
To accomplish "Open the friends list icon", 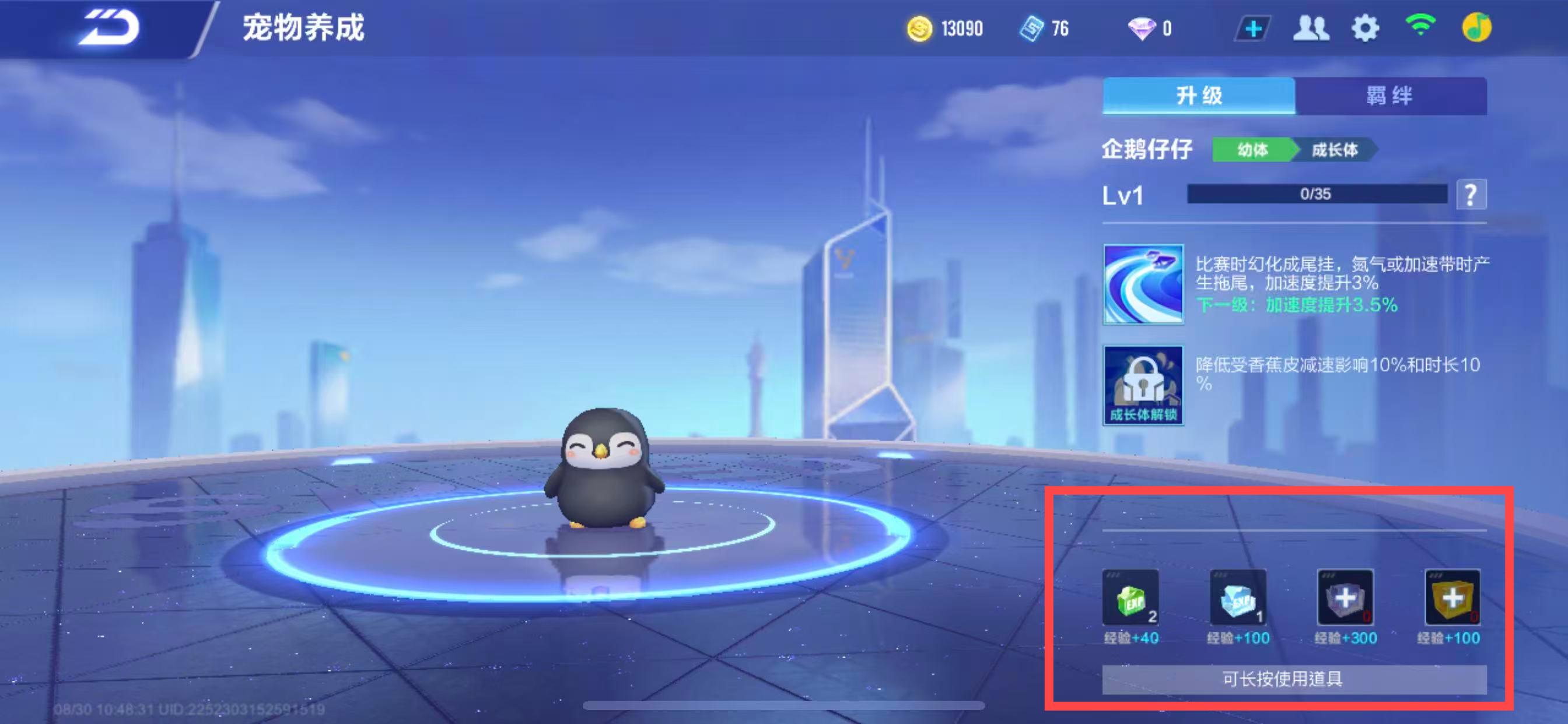I will pyautogui.click(x=1310, y=29).
